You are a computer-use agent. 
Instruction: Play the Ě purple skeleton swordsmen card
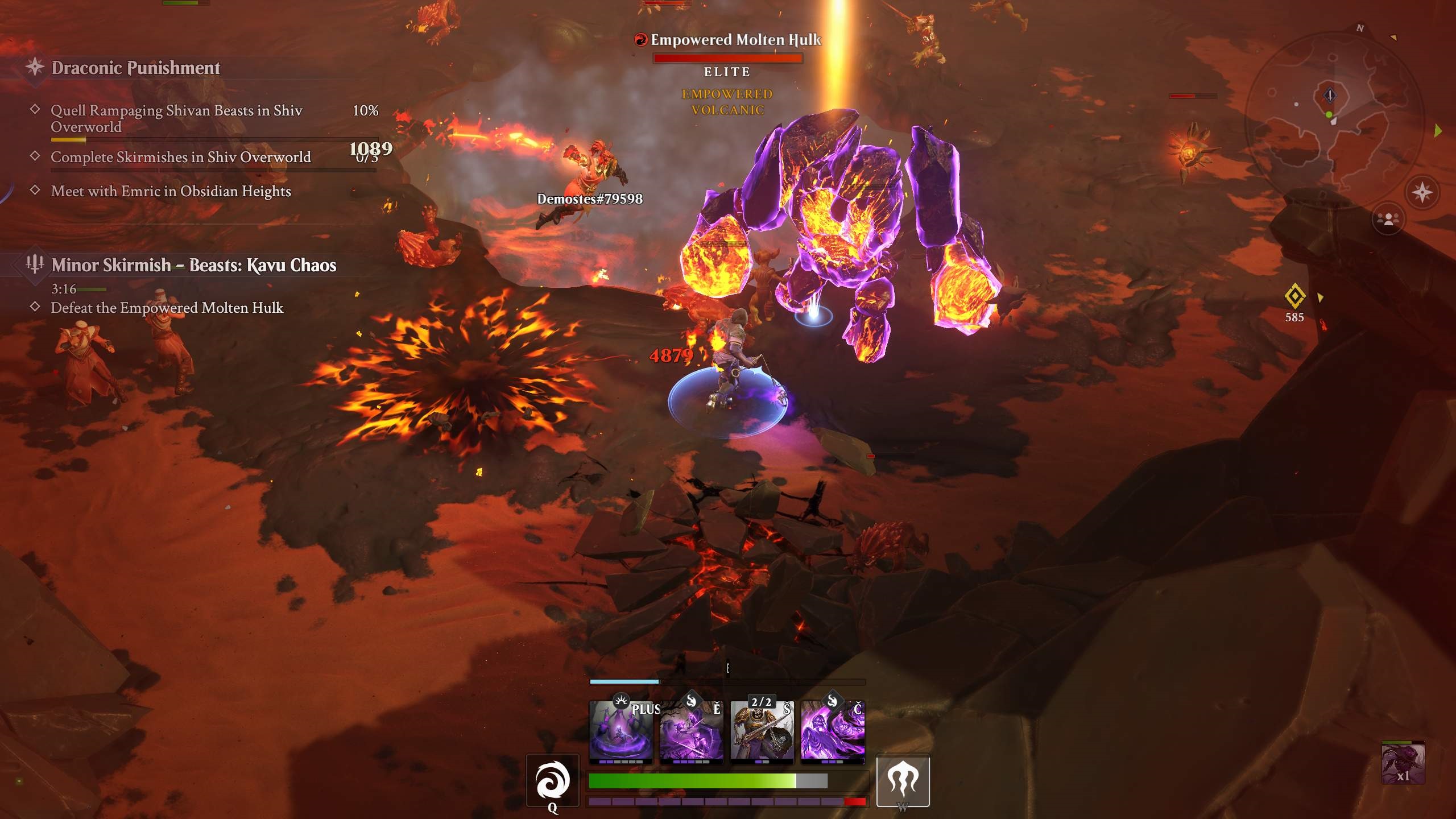692,731
